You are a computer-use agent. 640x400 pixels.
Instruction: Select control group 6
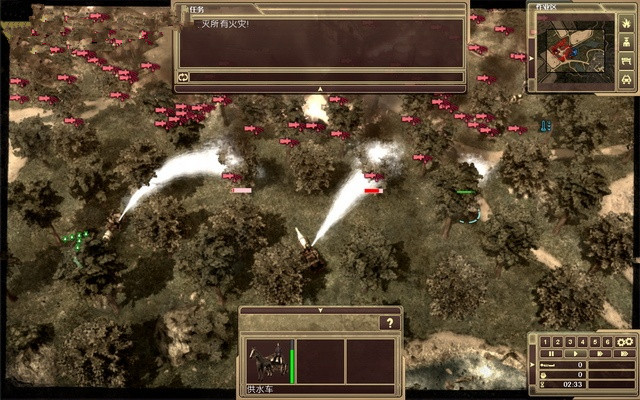click(606, 341)
